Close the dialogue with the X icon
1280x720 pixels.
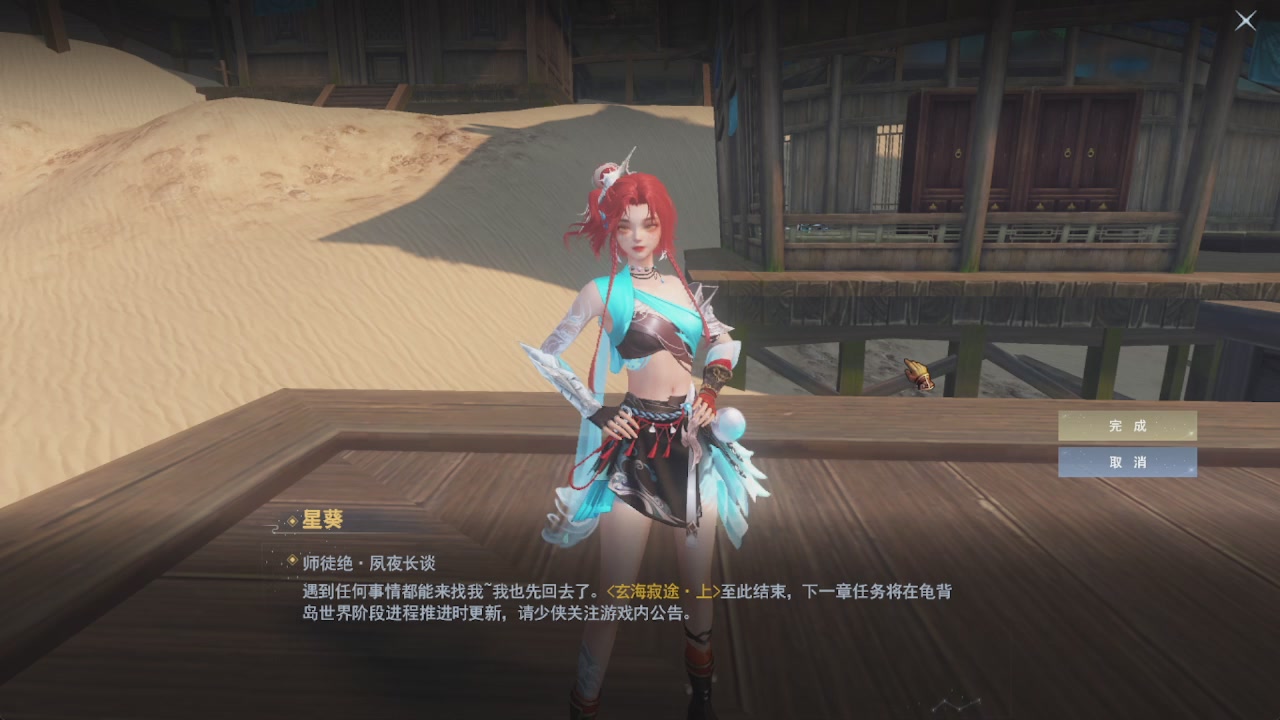(x=1244, y=21)
